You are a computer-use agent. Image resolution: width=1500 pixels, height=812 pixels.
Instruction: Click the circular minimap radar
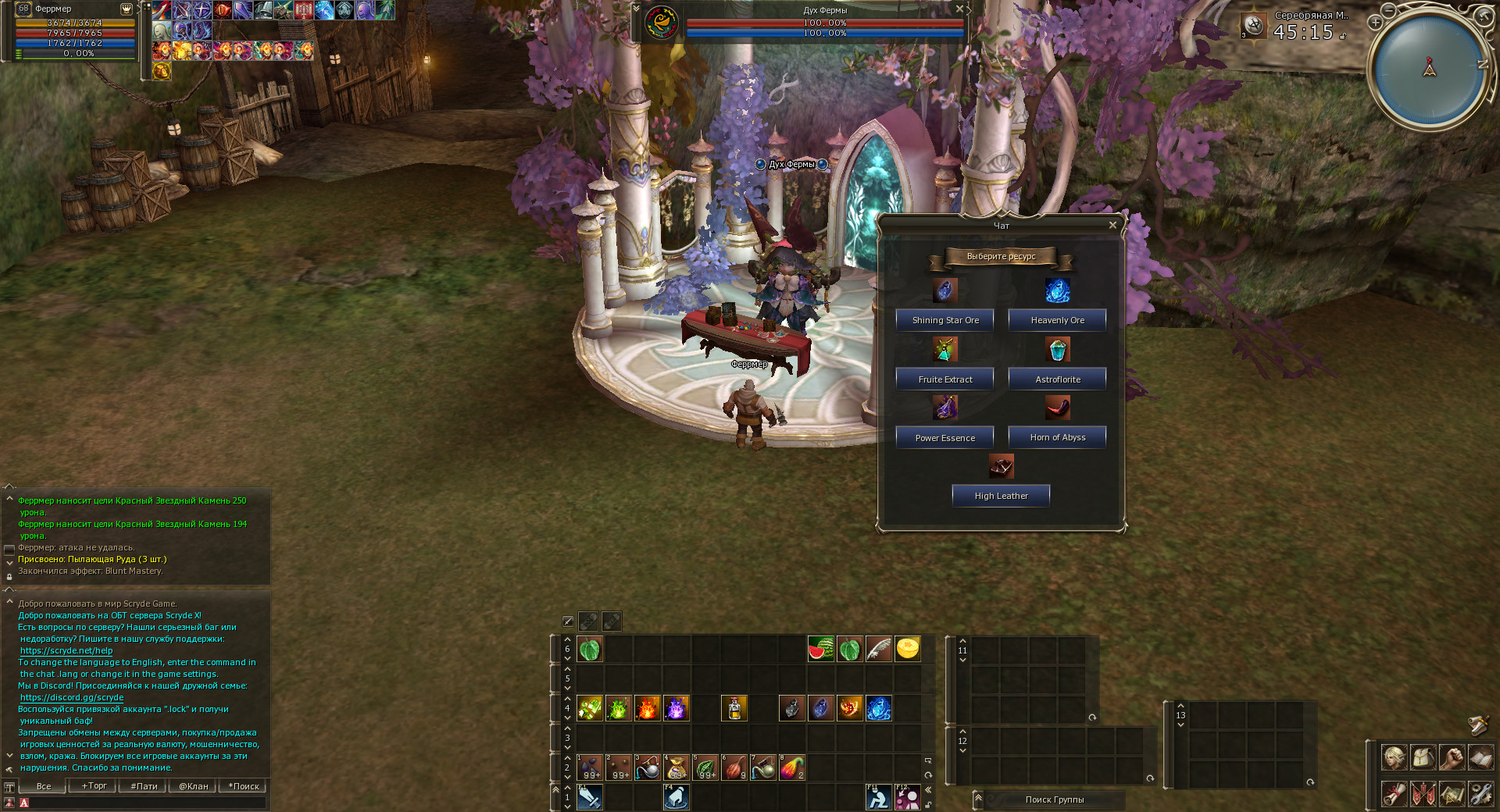tap(1429, 69)
